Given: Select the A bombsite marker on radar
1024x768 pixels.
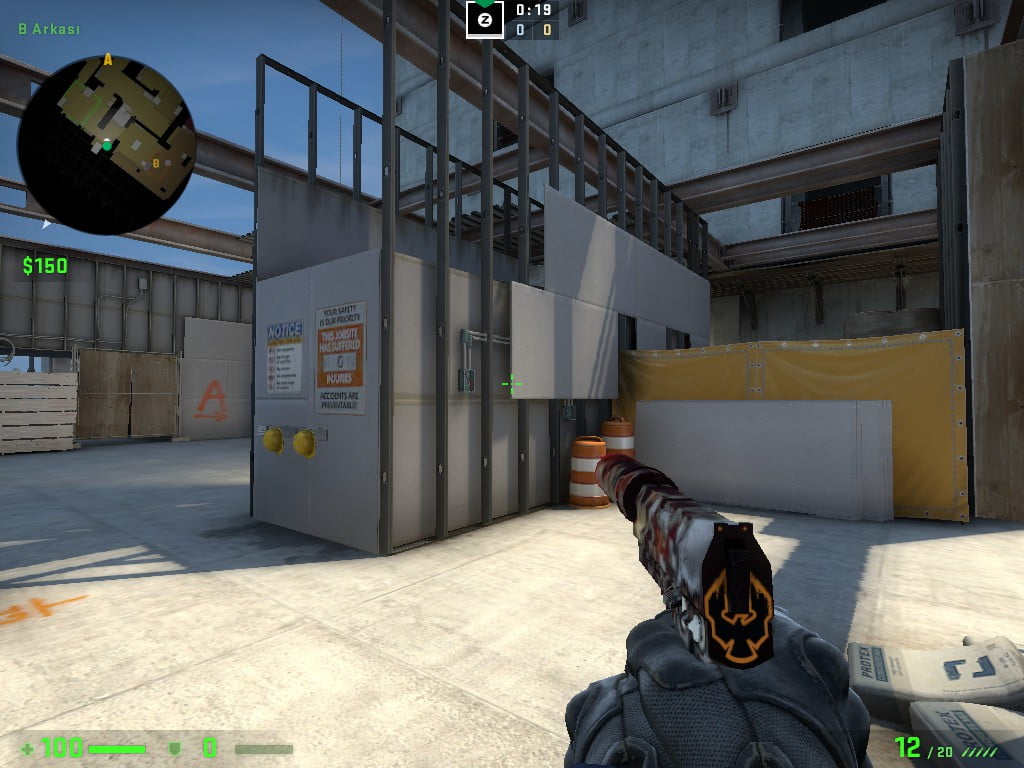Looking at the screenshot, I should tap(108, 61).
